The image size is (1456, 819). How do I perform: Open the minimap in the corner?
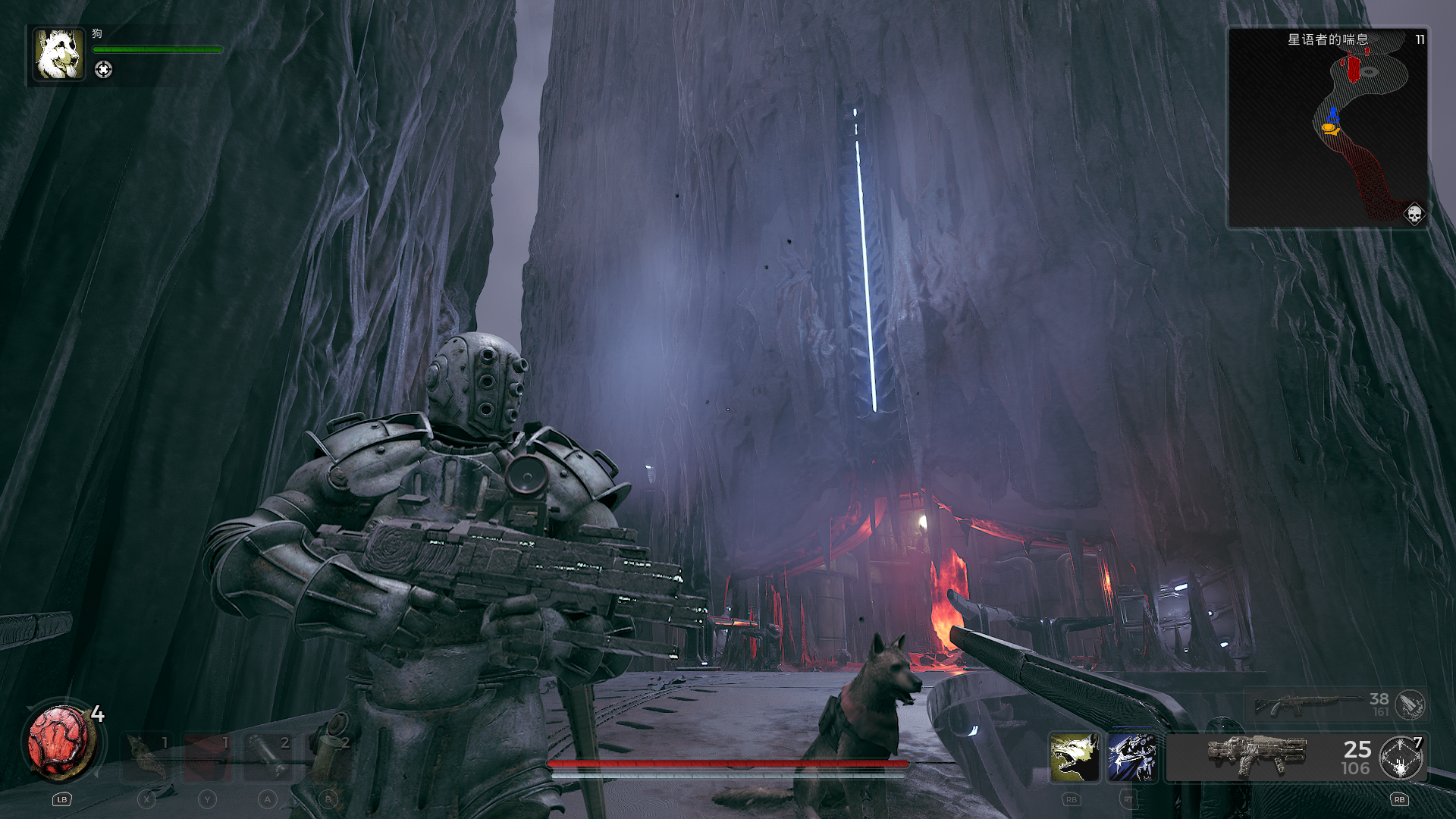[x=1327, y=129]
